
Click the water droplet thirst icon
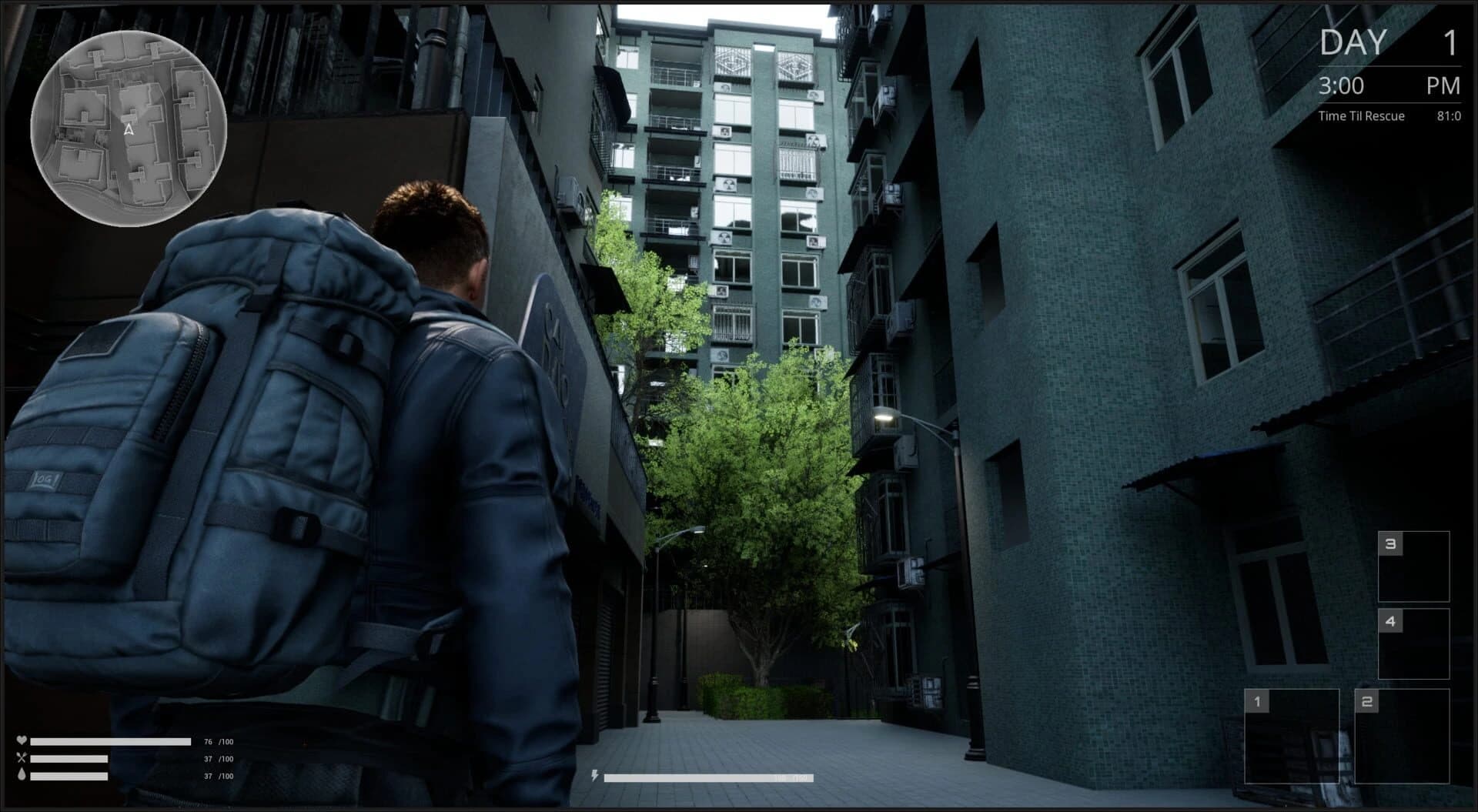click(x=21, y=776)
